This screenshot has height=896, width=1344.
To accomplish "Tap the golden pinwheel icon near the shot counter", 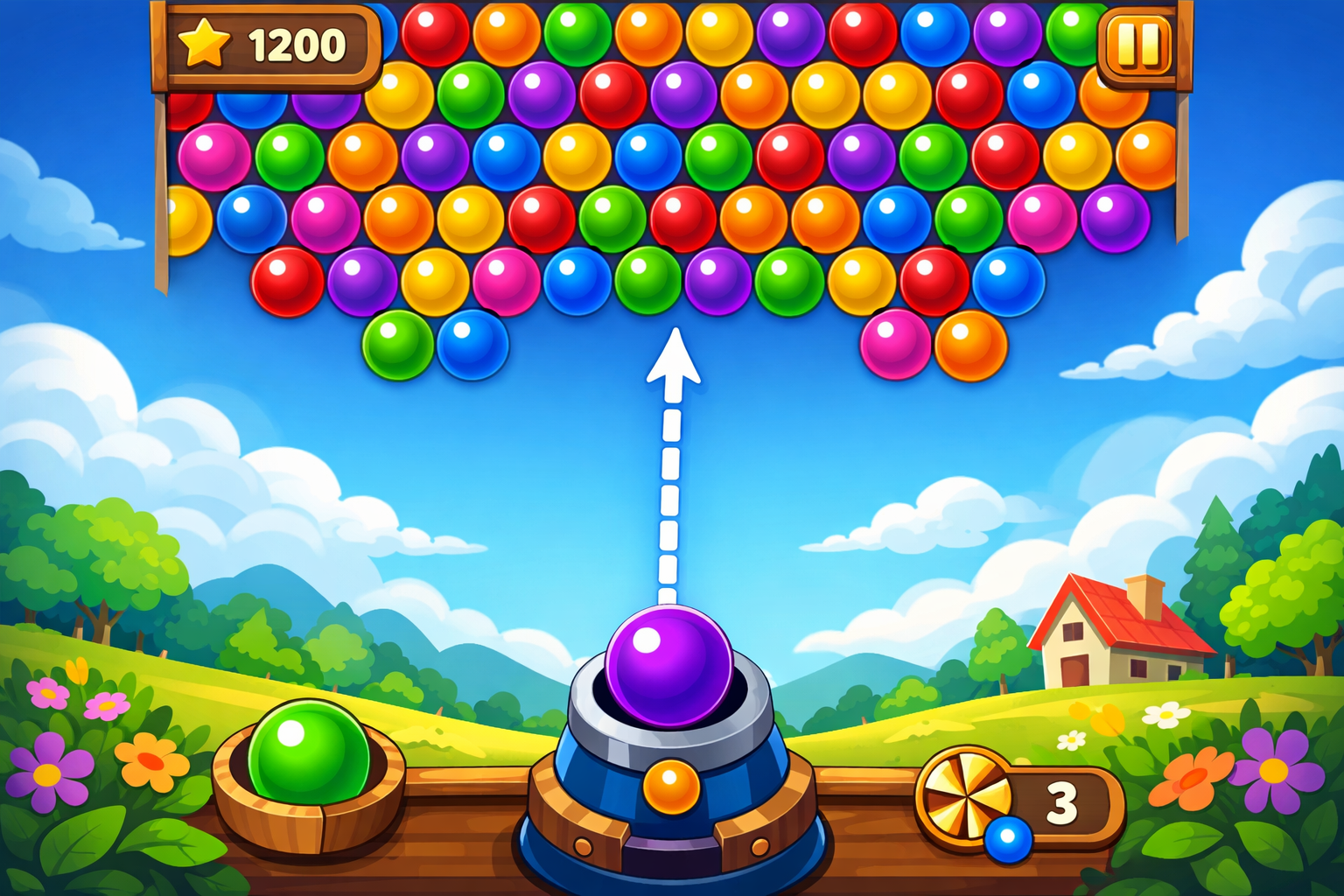I will click(x=968, y=797).
